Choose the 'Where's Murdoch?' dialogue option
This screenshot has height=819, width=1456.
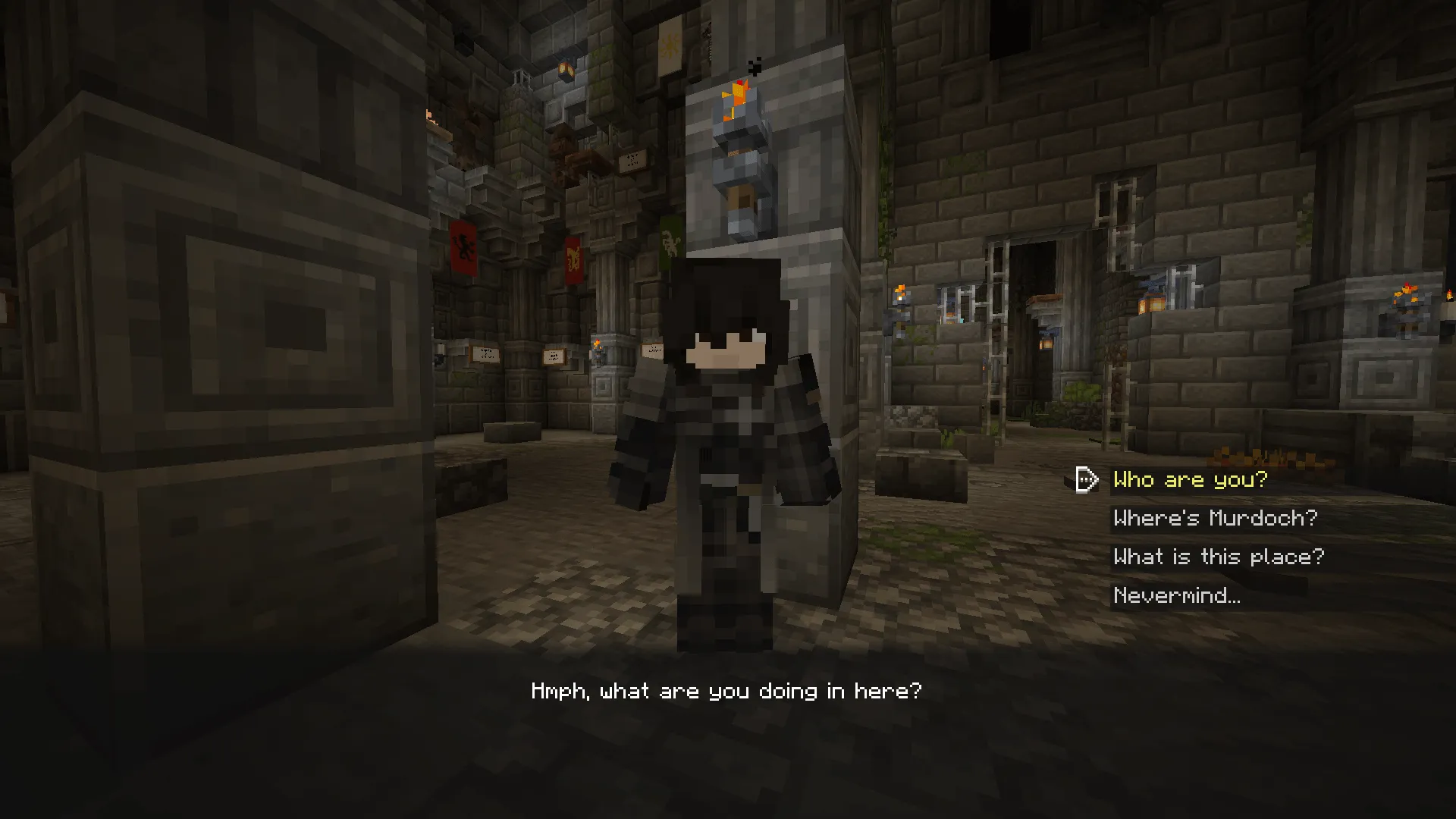click(x=1215, y=518)
